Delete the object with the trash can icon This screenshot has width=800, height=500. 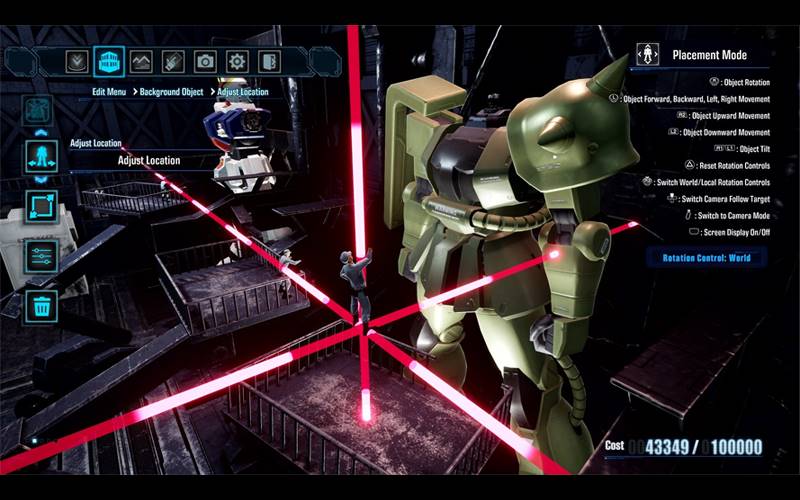41,306
